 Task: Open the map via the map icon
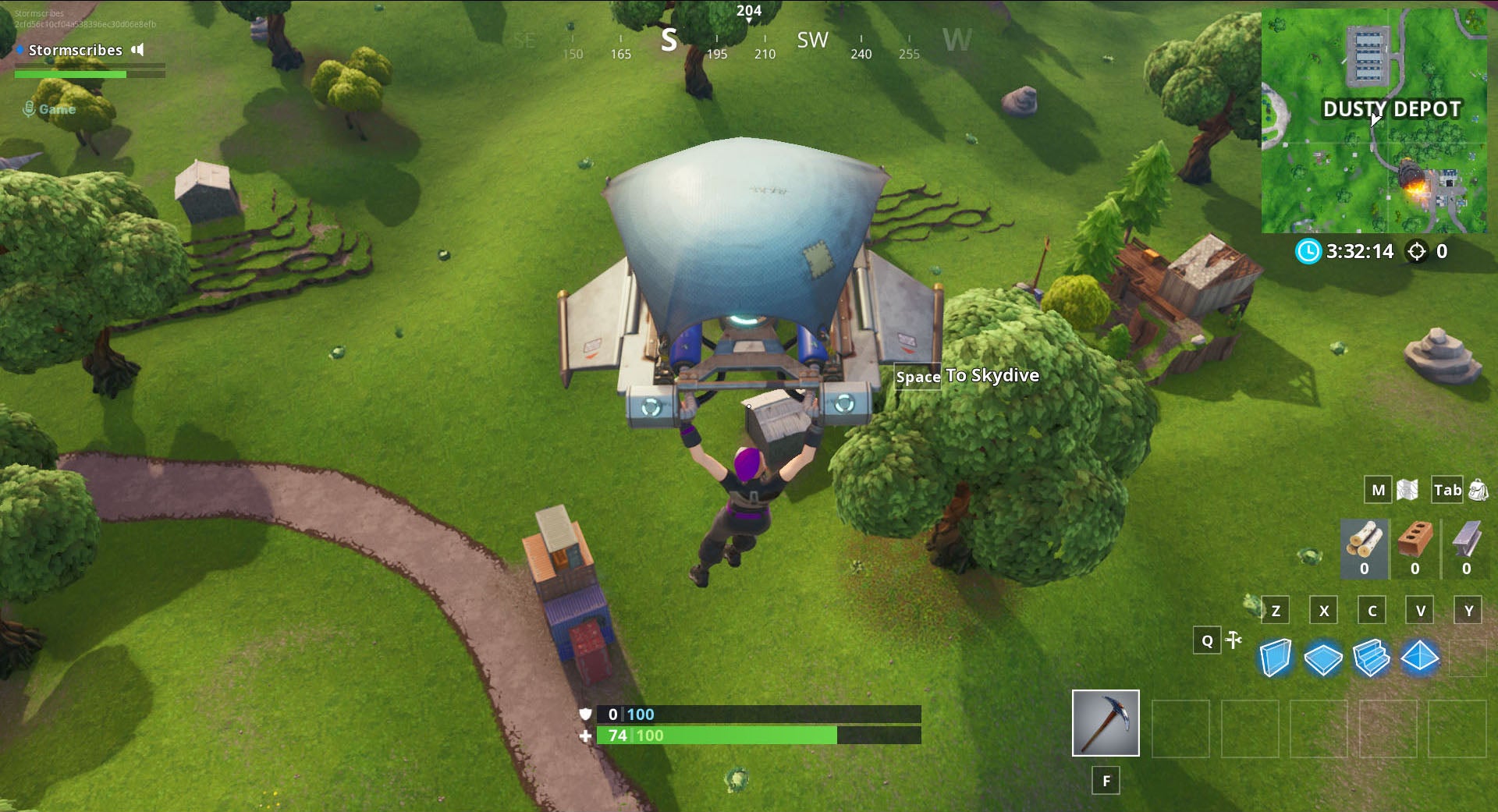pyautogui.click(x=1408, y=489)
